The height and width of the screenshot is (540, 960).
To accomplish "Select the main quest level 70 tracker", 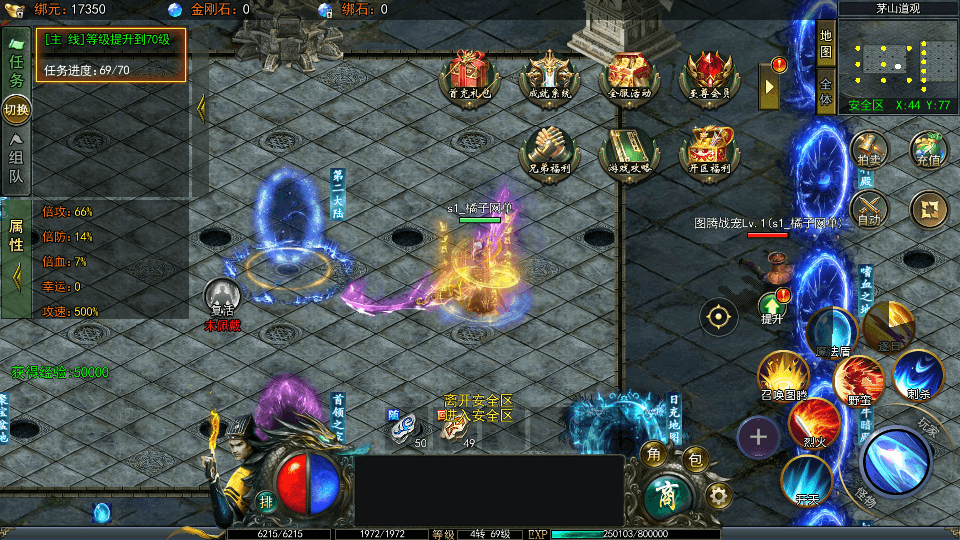I will pyautogui.click(x=112, y=54).
